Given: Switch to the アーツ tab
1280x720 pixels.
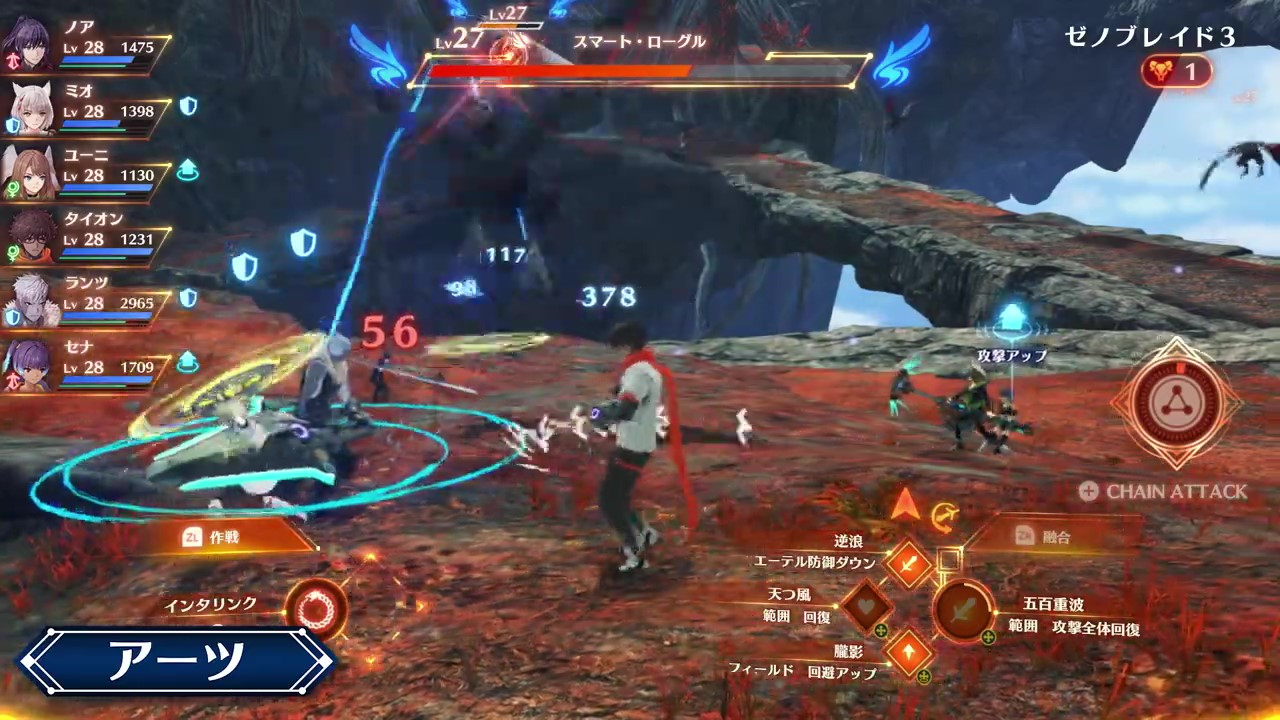Looking at the screenshot, I should pos(175,661).
